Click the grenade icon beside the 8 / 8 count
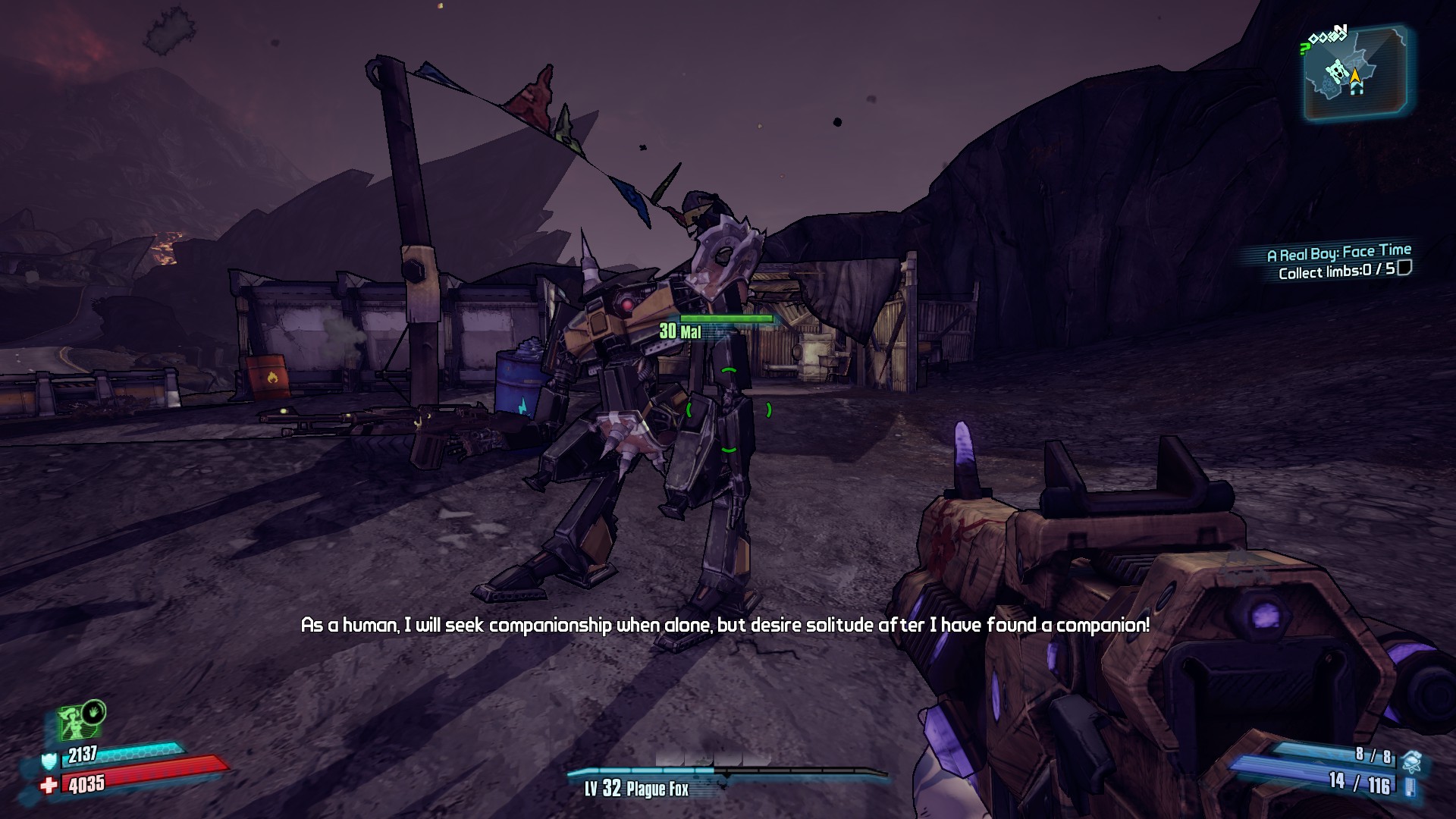The width and height of the screenshot is (1456, 819). point(1411,760)
